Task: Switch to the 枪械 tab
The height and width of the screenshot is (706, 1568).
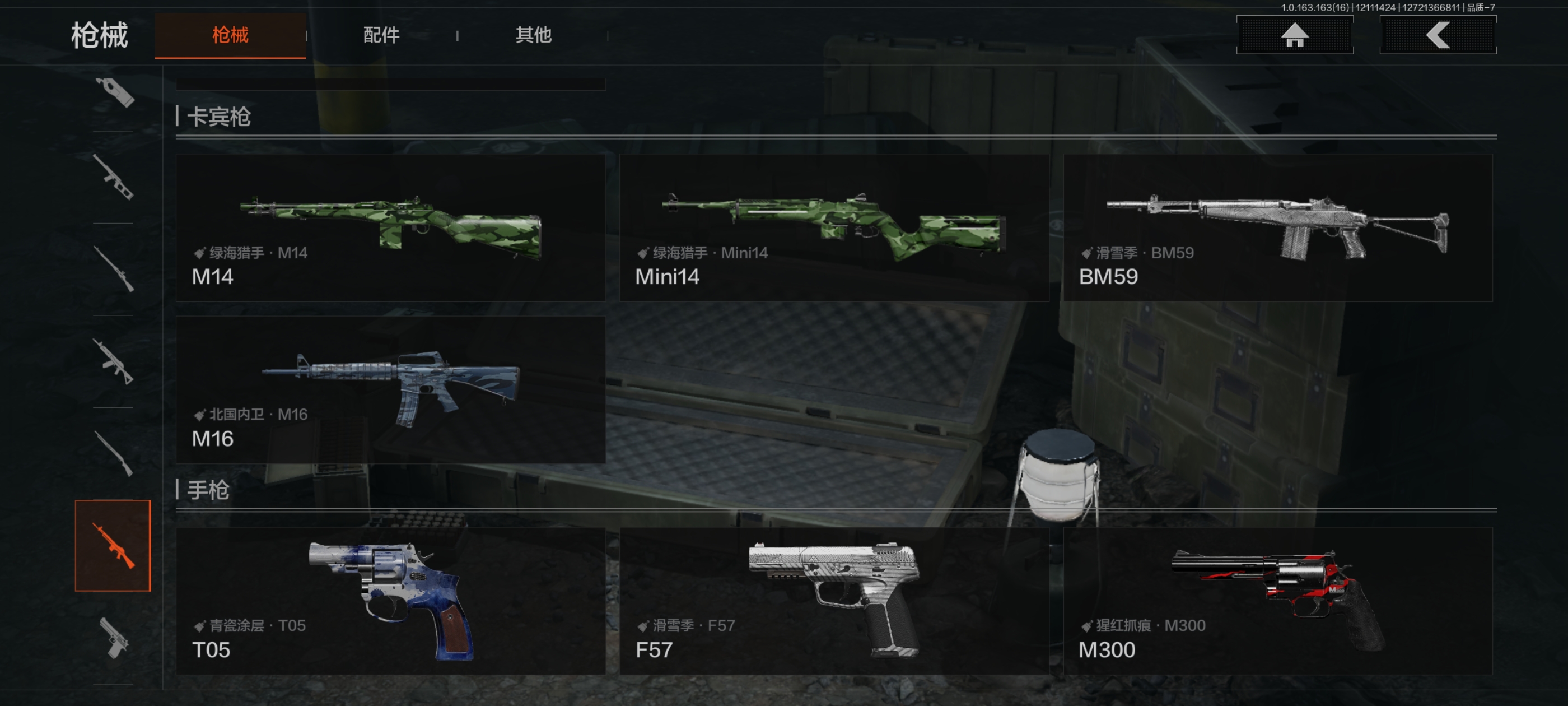Action: 230,35
